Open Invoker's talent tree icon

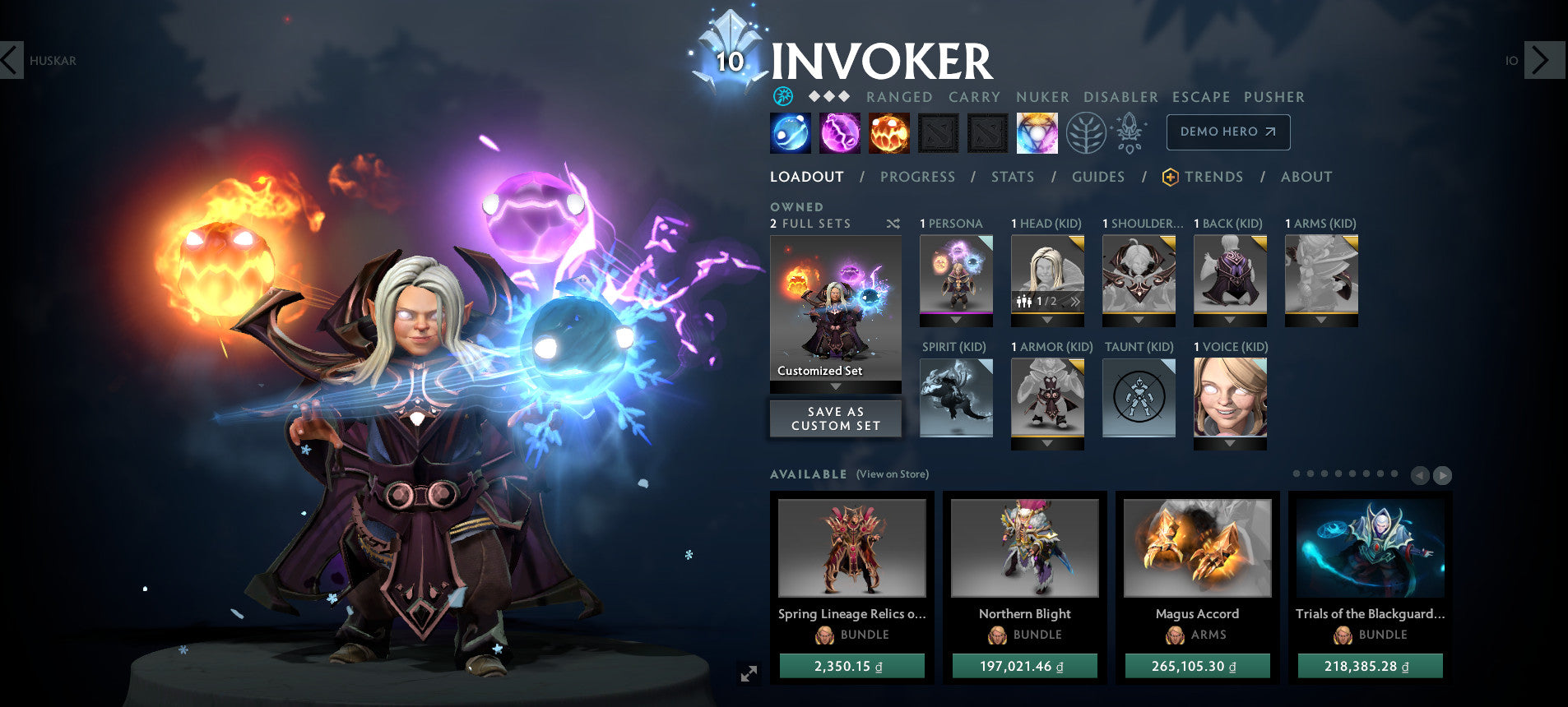[1086, 132]
